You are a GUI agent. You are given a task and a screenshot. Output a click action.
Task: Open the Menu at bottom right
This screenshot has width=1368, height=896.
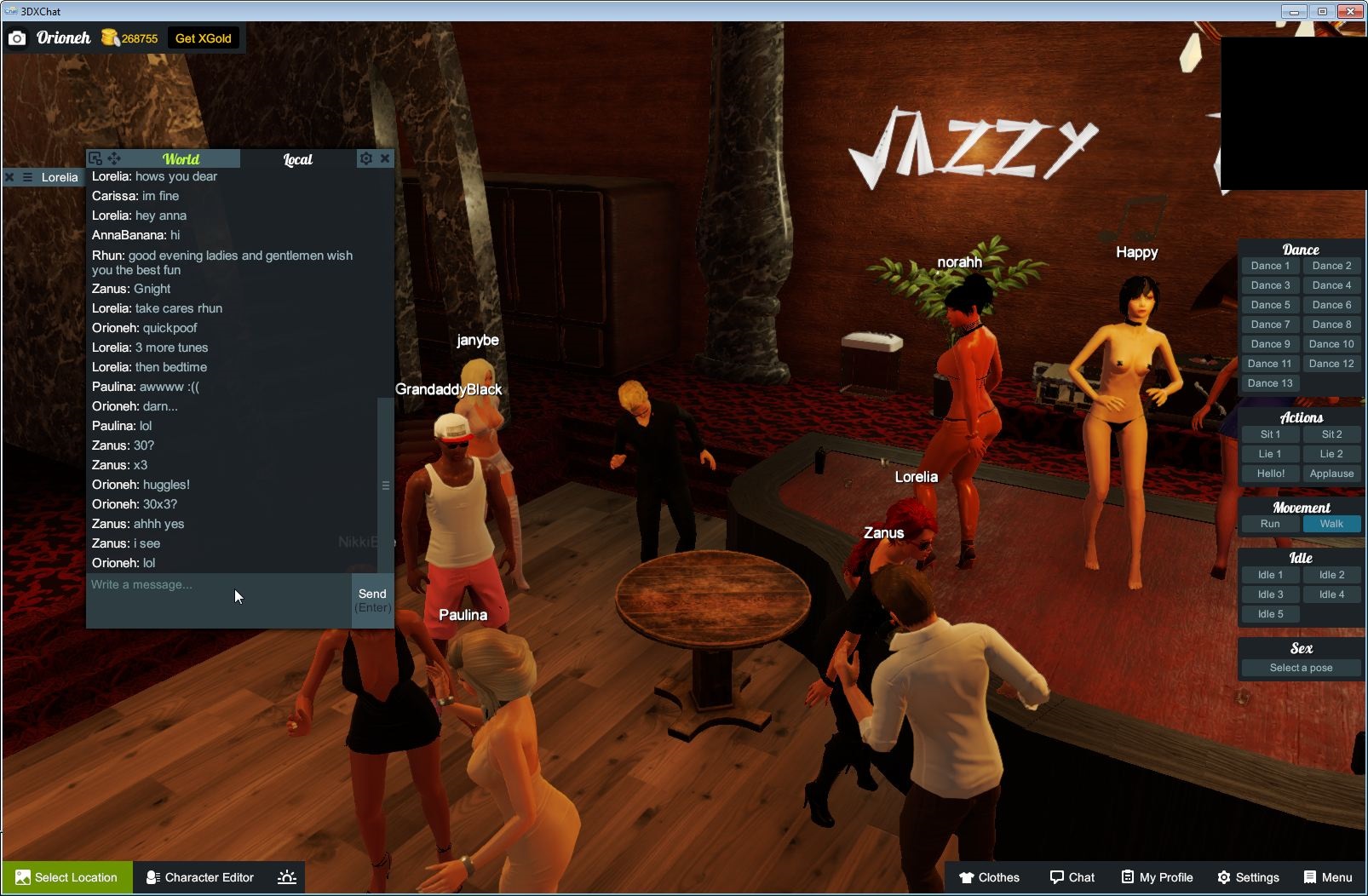tap(1327, 877)
